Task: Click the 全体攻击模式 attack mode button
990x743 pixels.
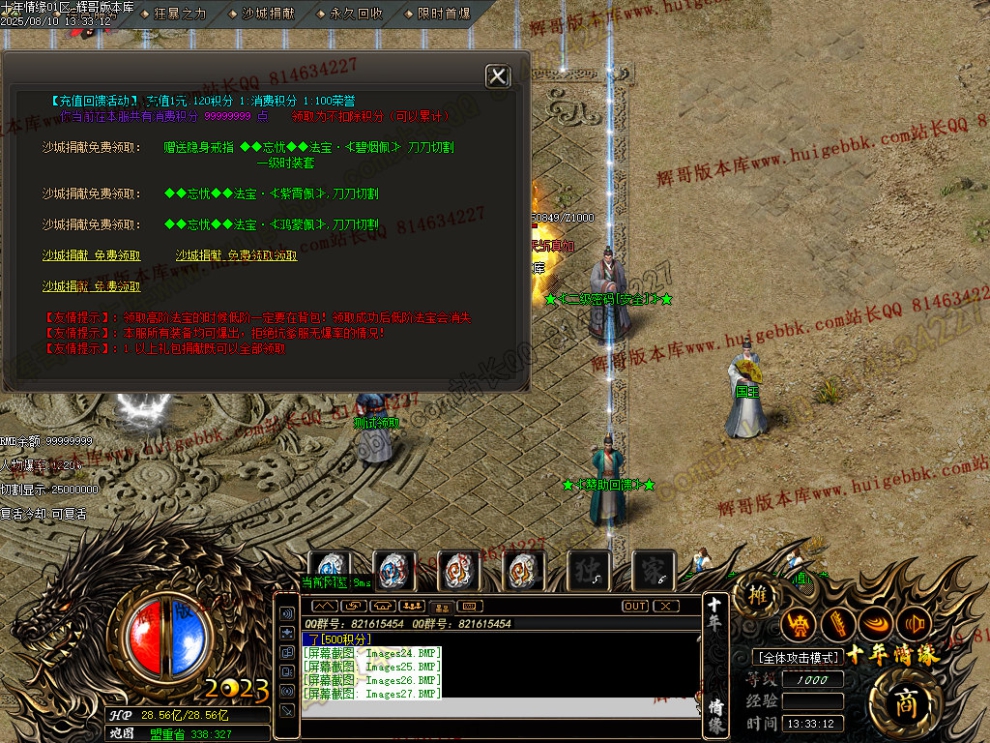Action: tap(796, 657)
